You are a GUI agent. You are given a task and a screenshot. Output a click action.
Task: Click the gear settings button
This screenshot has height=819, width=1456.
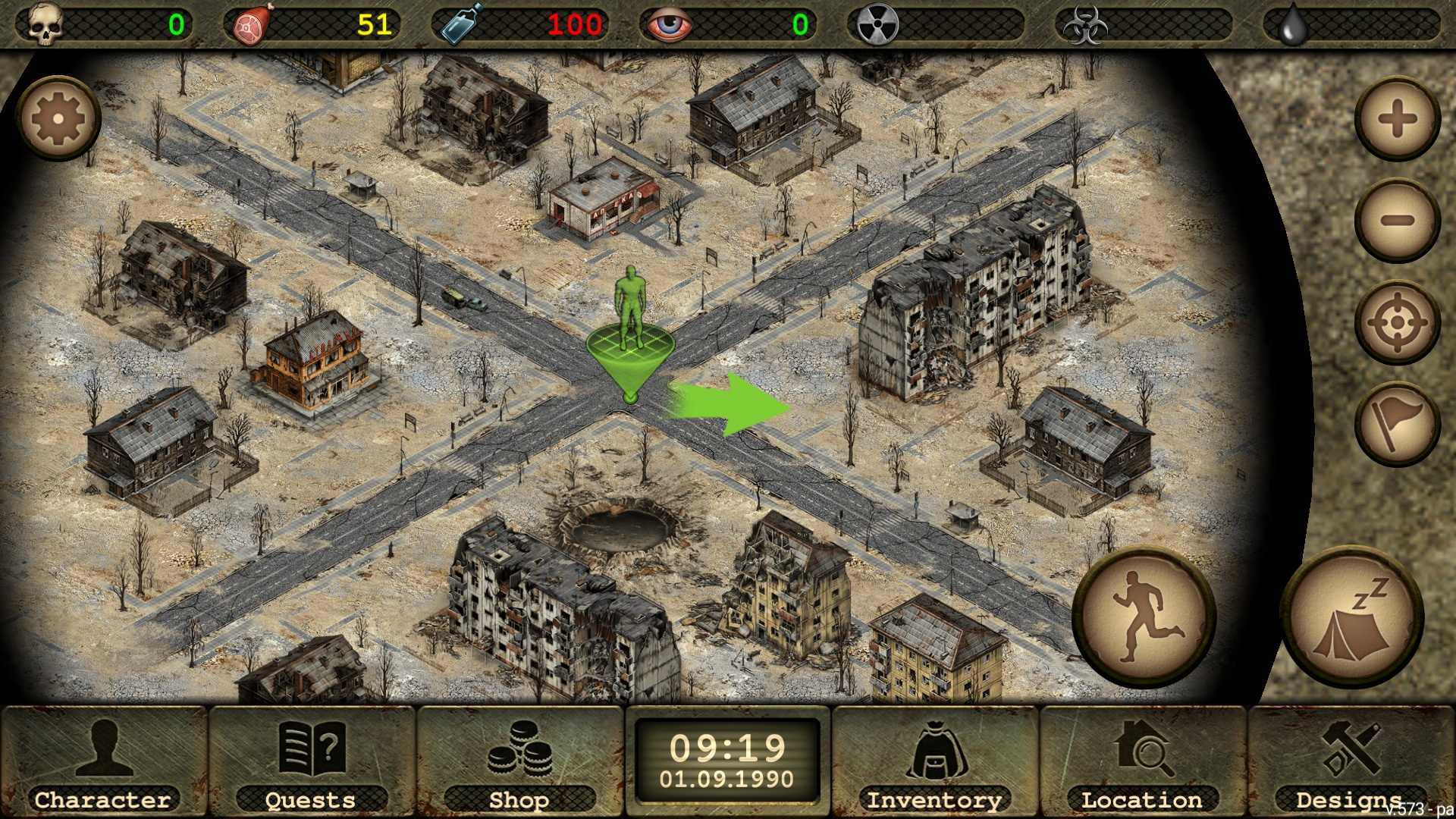coord(58,119)
